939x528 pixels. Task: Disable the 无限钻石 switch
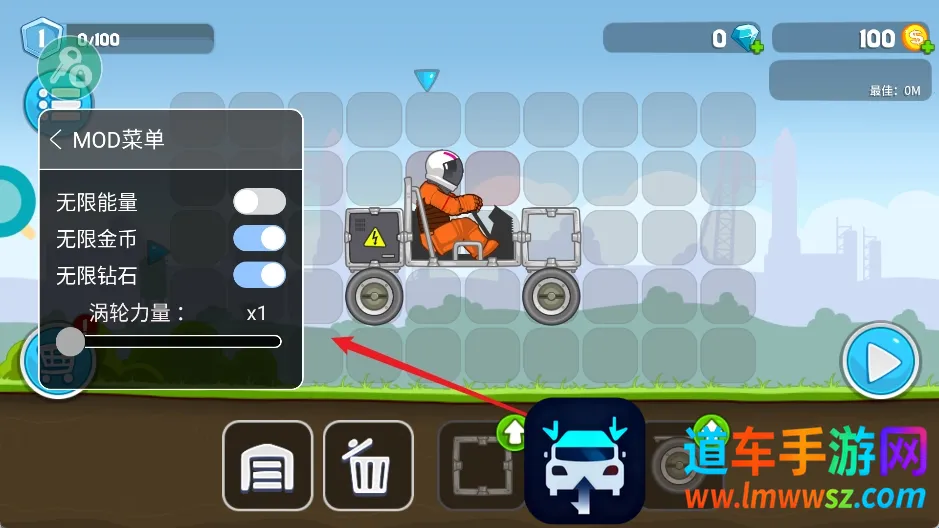[259, 274]
